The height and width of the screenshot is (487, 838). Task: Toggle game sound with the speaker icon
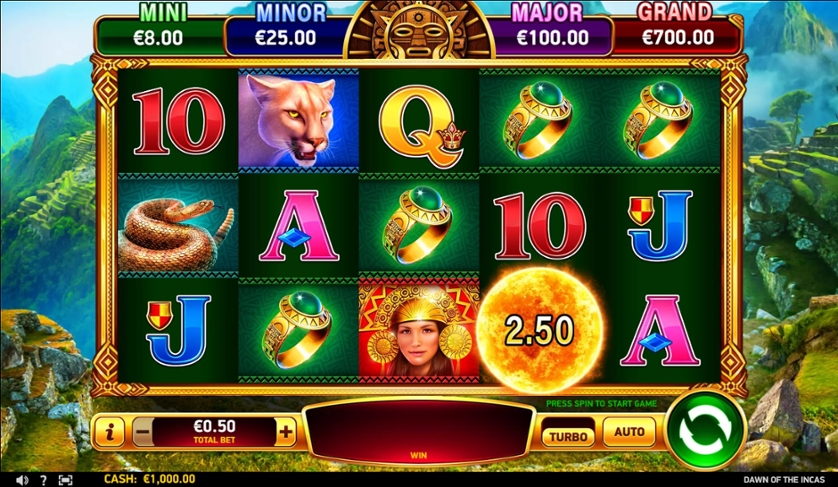pos(22,480)
